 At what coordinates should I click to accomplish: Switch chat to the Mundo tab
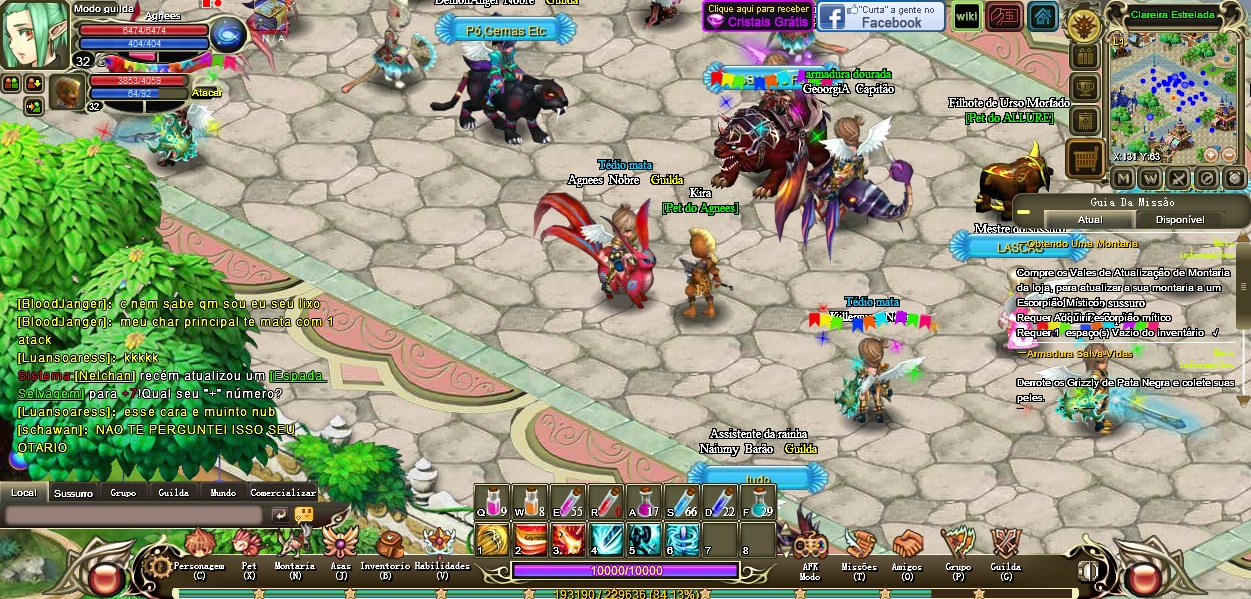point(223,493)
